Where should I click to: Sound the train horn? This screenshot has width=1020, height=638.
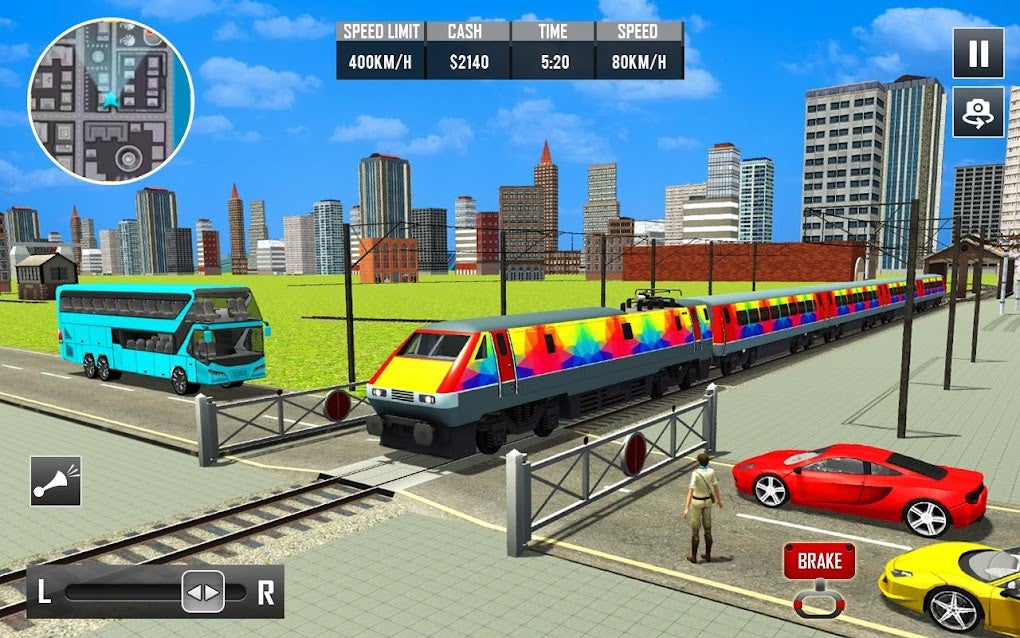click(x=55, y=481)
